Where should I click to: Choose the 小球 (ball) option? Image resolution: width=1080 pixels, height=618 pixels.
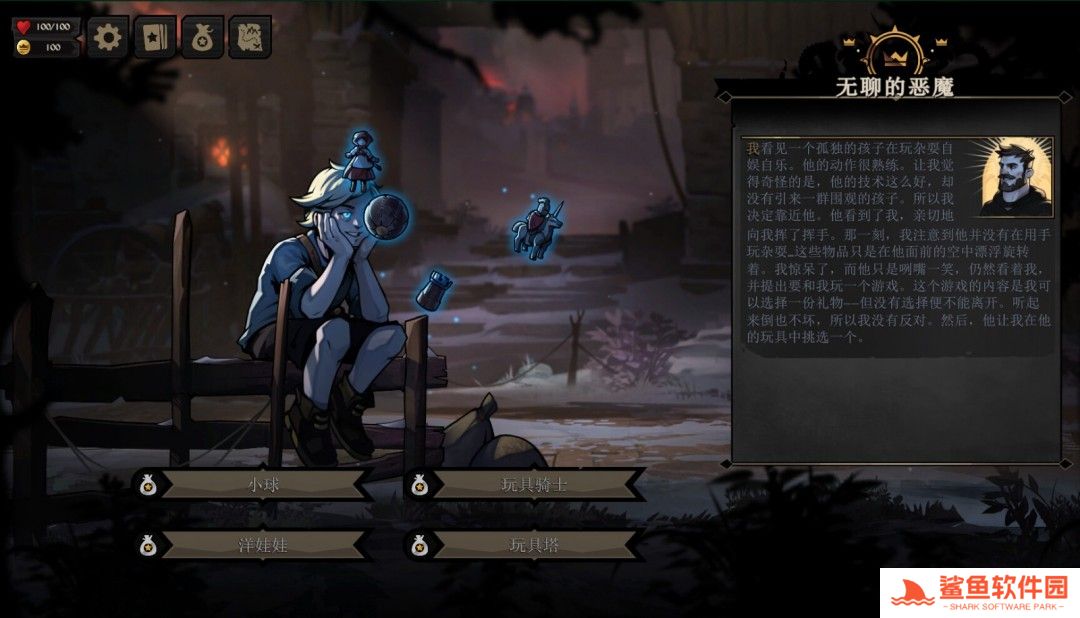[263, 485]
